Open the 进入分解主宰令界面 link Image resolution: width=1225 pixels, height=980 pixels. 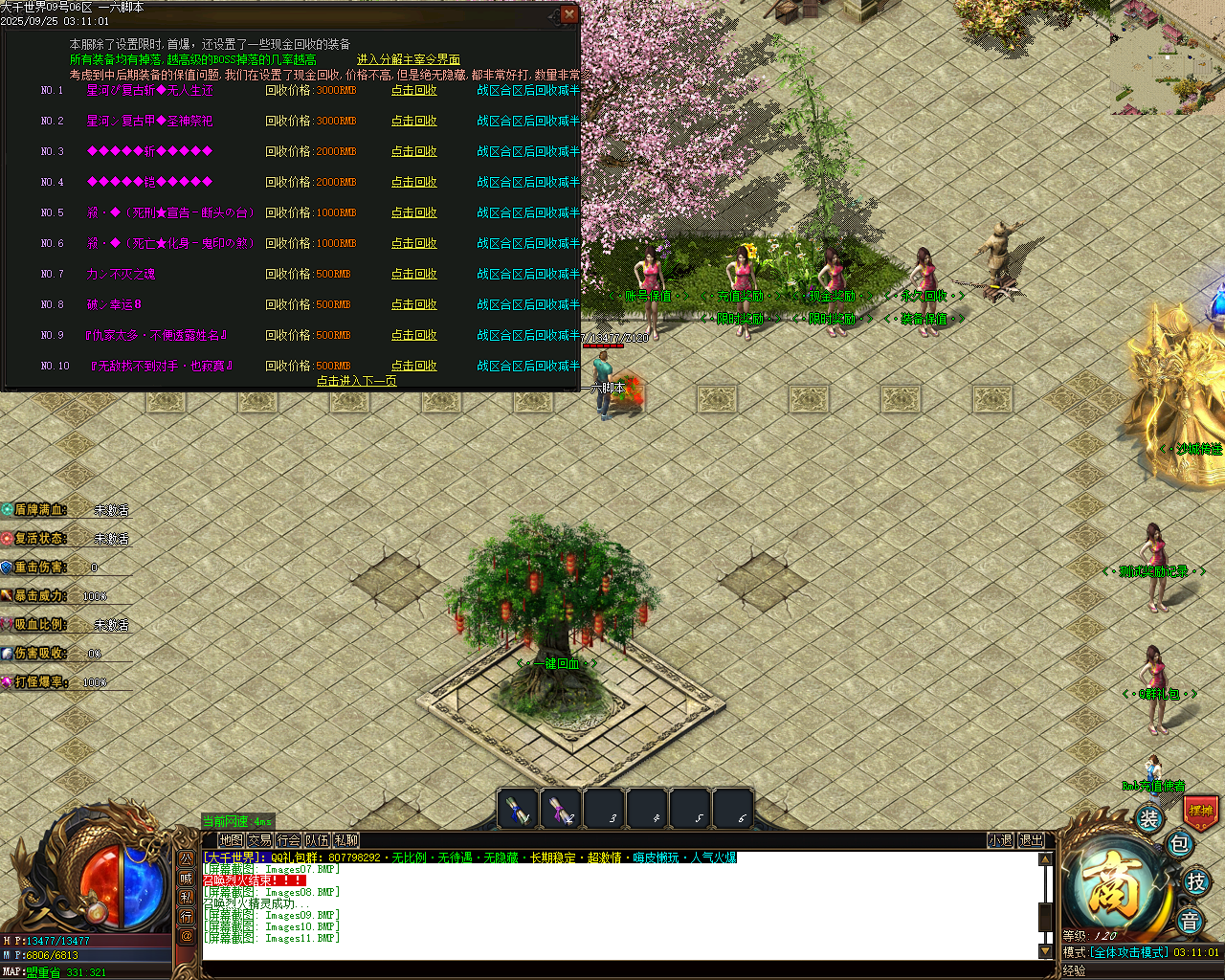coord(409,58)
